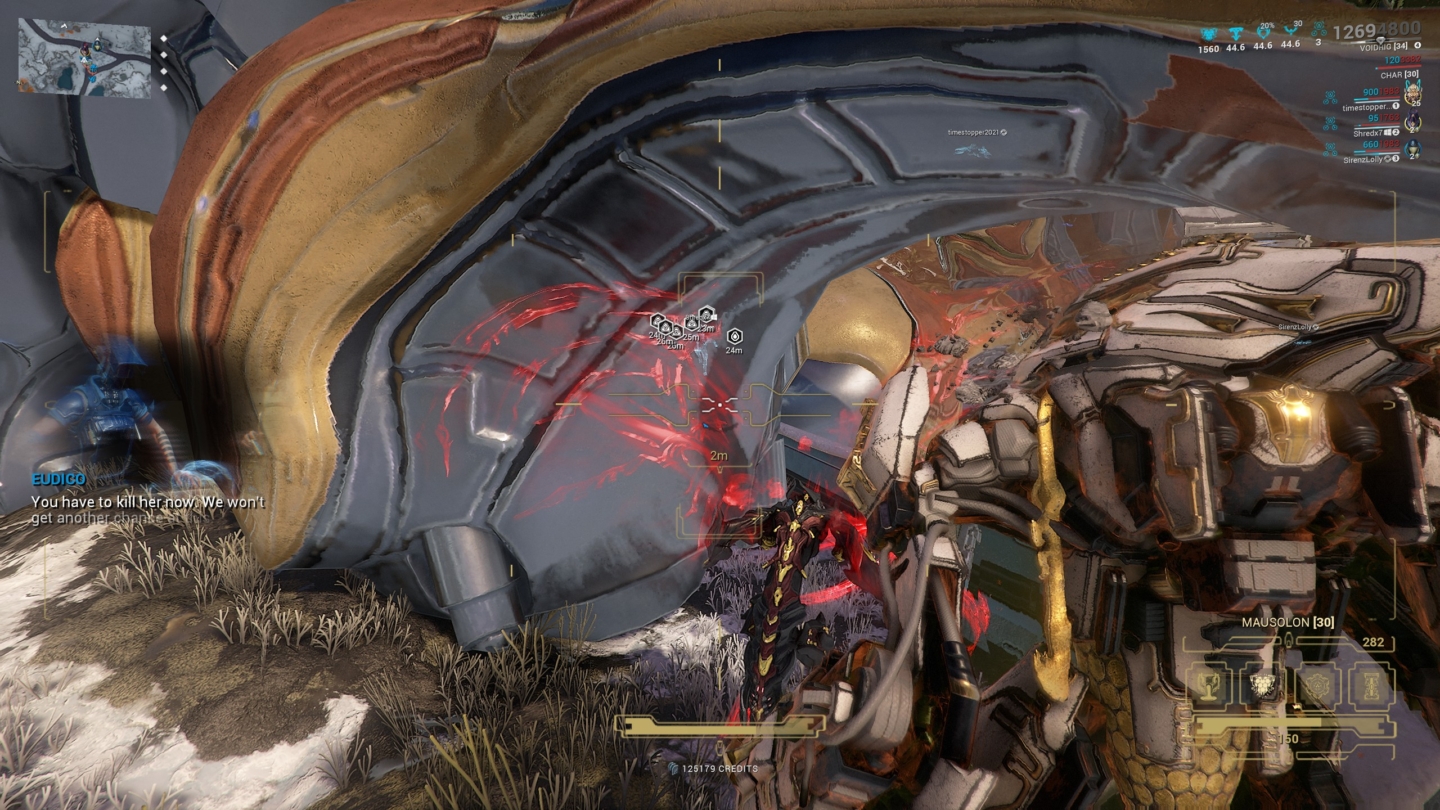Image resolution: width=1440 pixels, height=810 pixels.
Task: Click the third Necramech ability icon
Action: coord(1319,687)
